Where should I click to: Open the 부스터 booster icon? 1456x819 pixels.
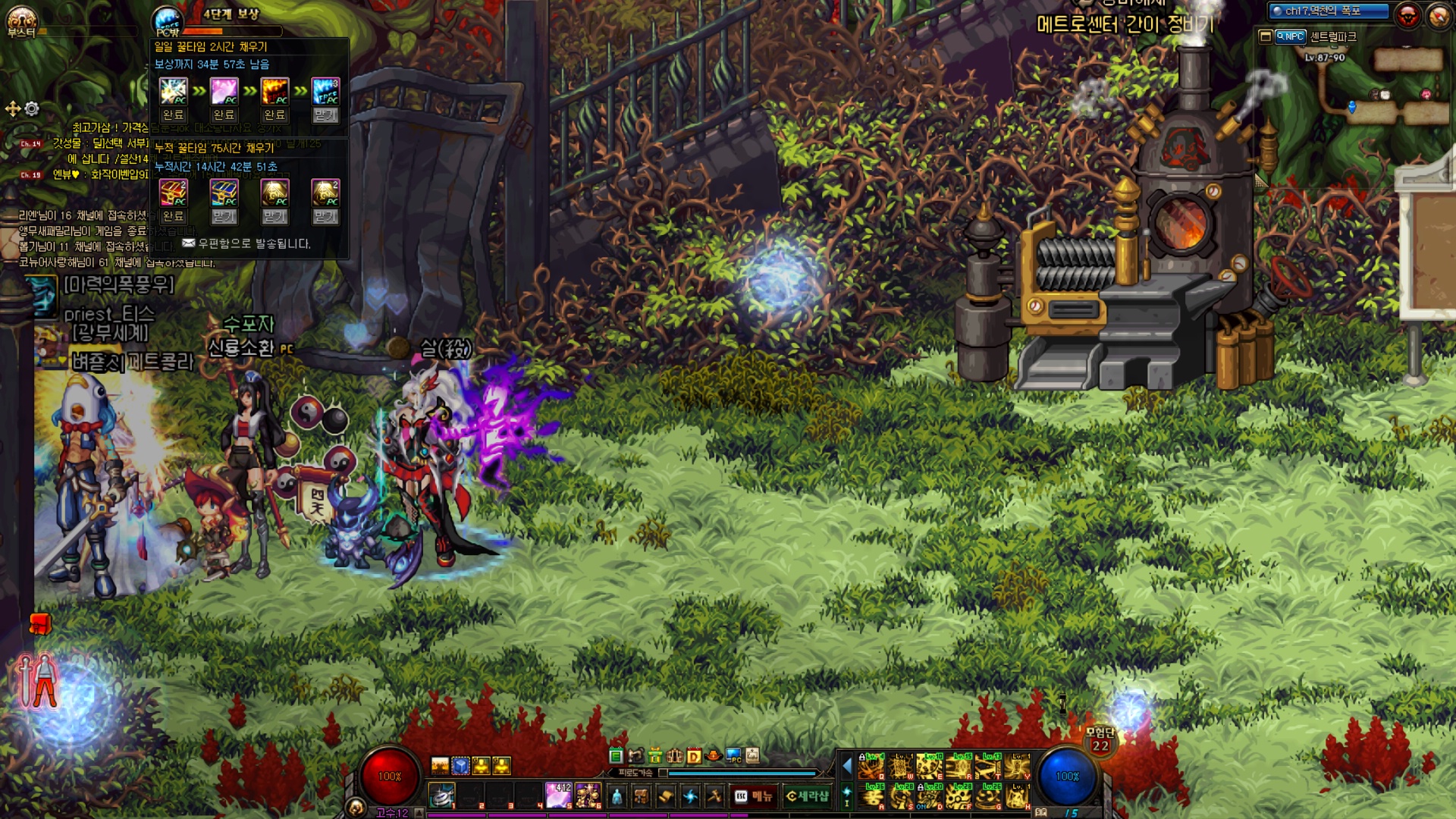click(x=21, y=21)
